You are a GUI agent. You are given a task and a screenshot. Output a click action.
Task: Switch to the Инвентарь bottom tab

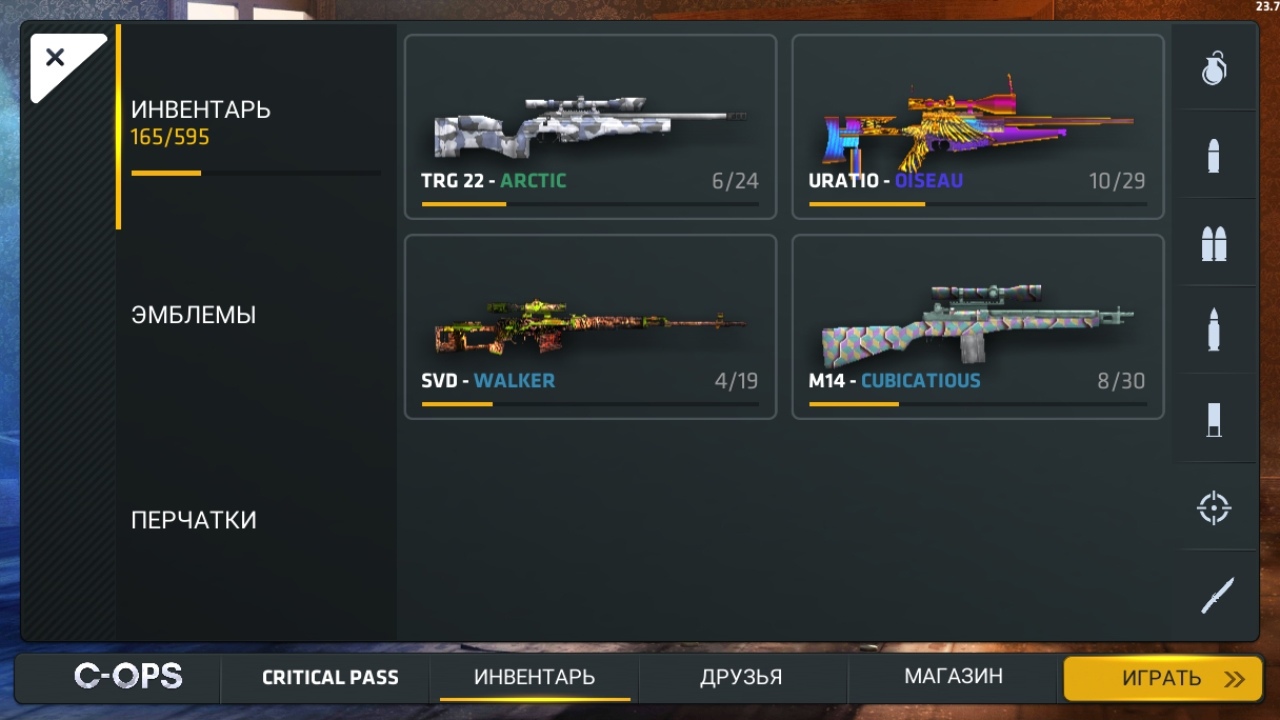[x=534, y=678]
